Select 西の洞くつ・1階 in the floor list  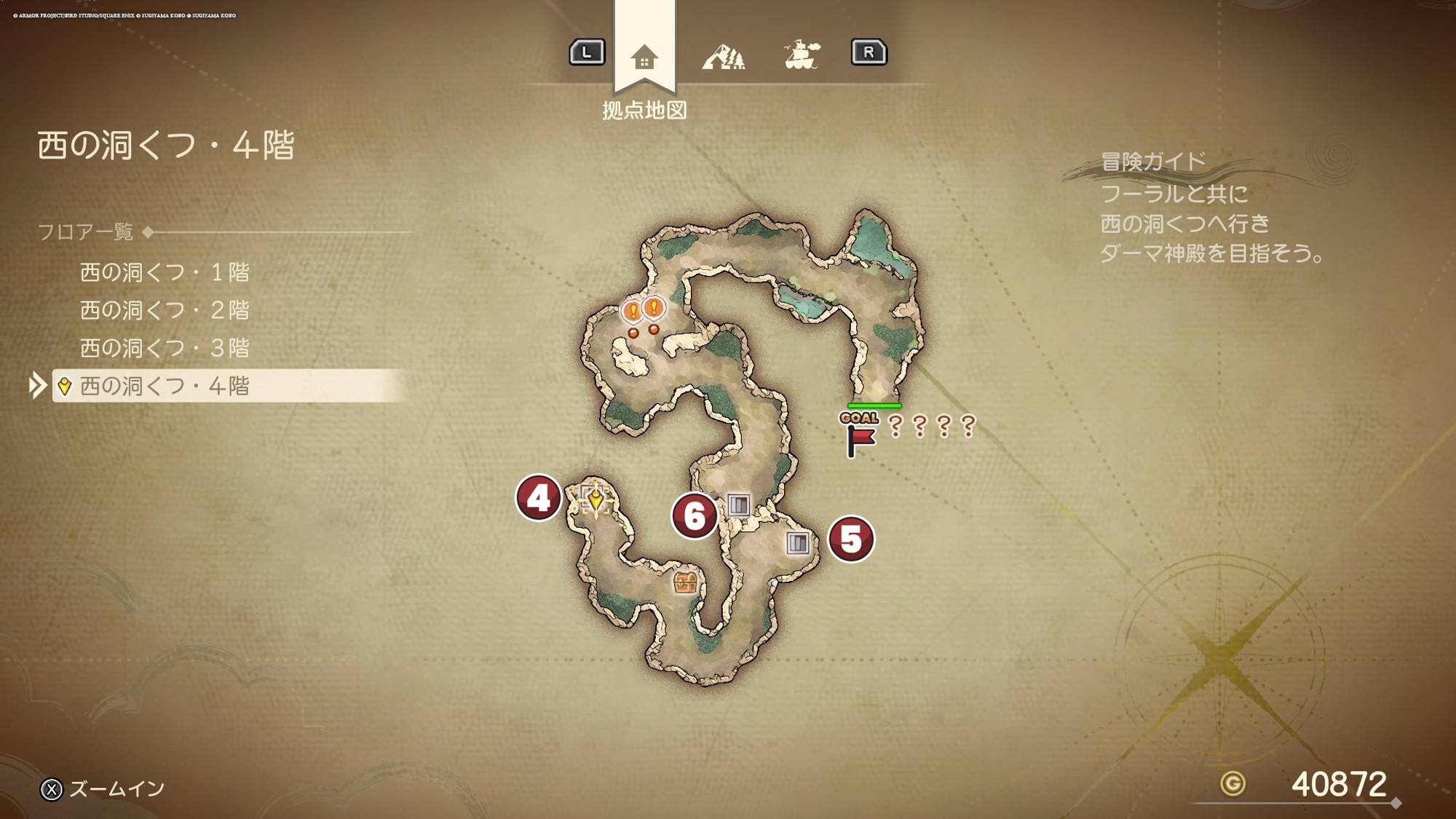[165, 272]
